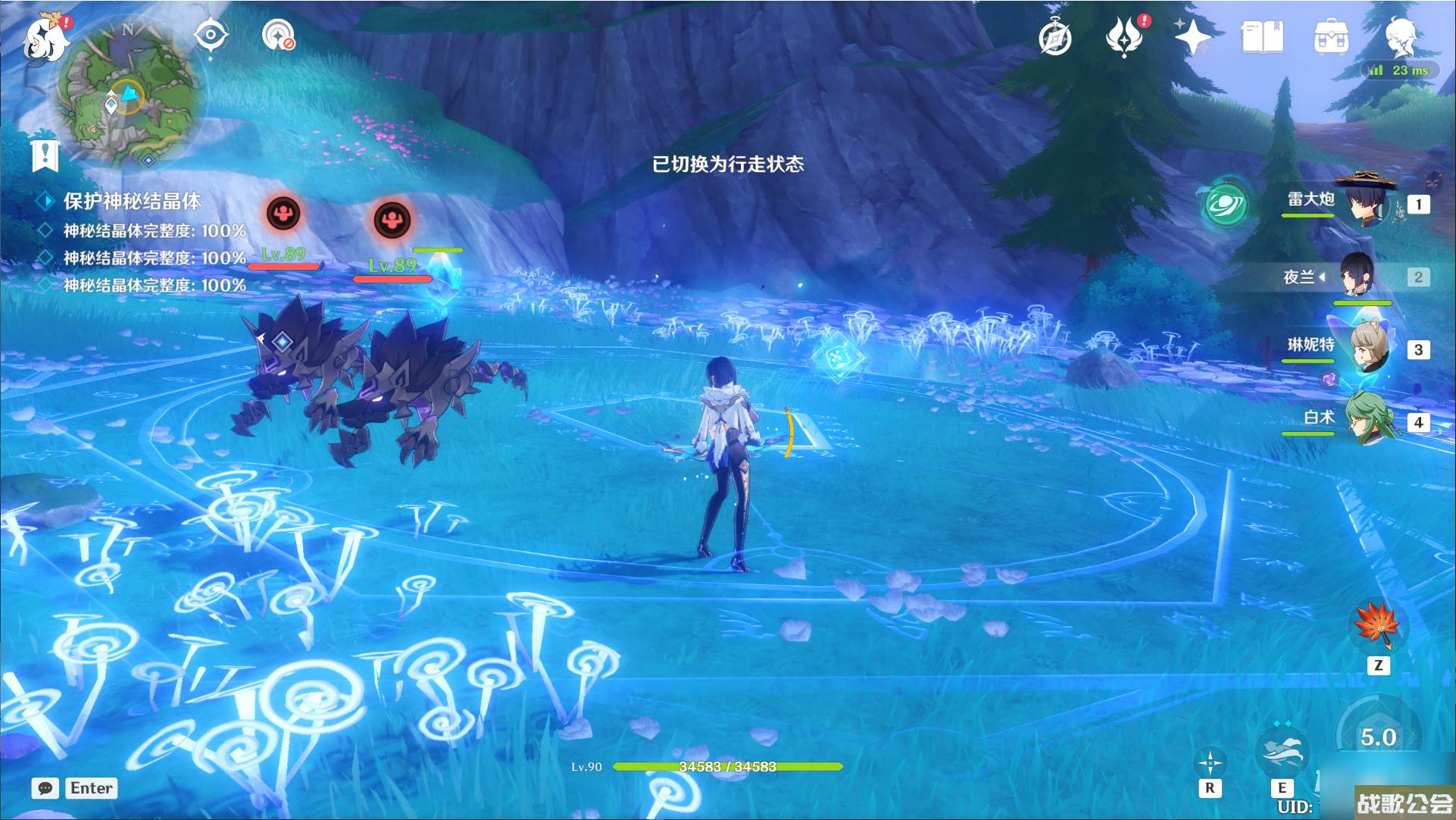Open the chat box speech bubble
Screen dimensions: 1456x820
45,788
